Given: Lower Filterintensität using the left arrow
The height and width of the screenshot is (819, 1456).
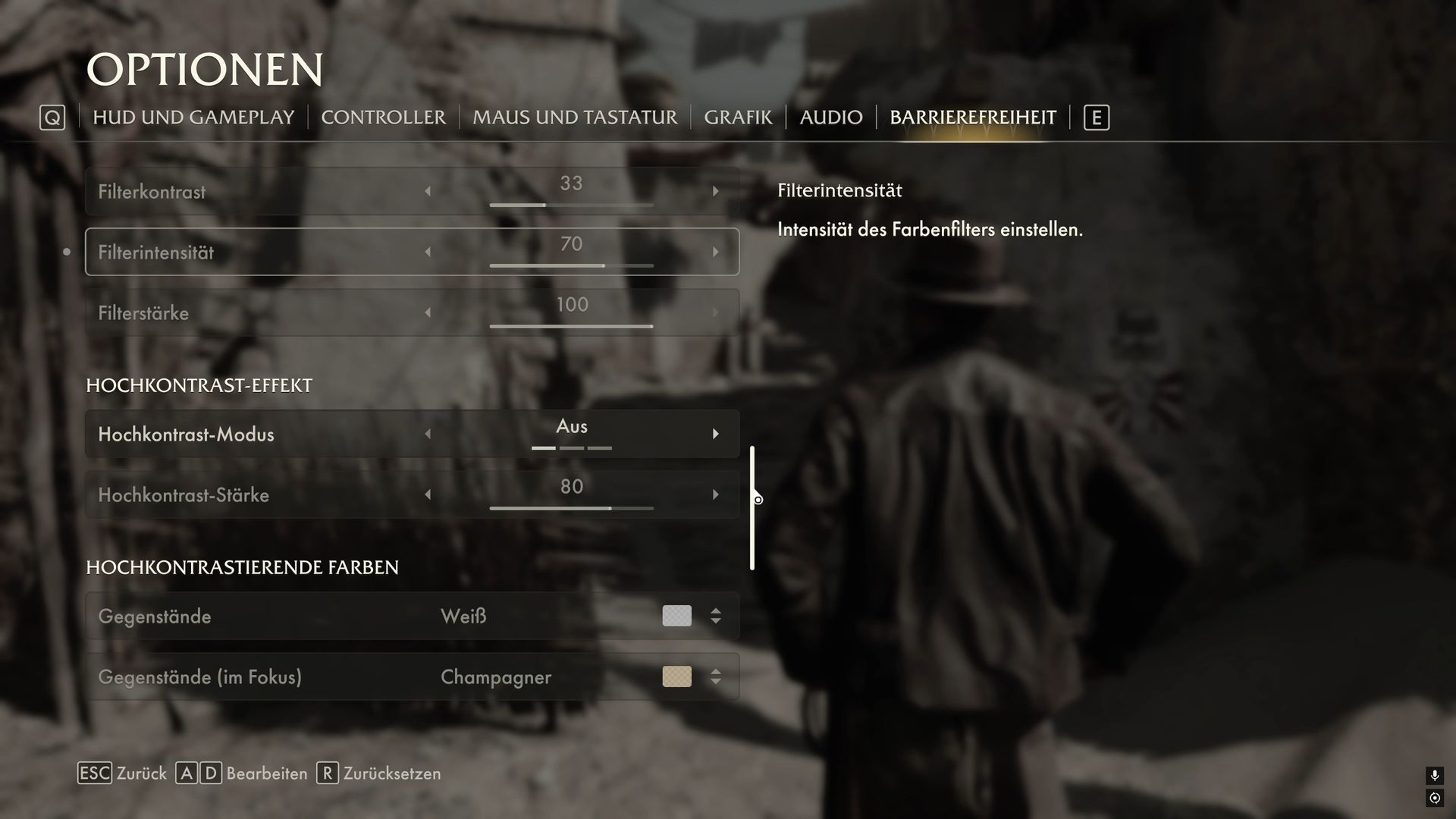Looking at the screenshot, I should click(x=428, y=252).
